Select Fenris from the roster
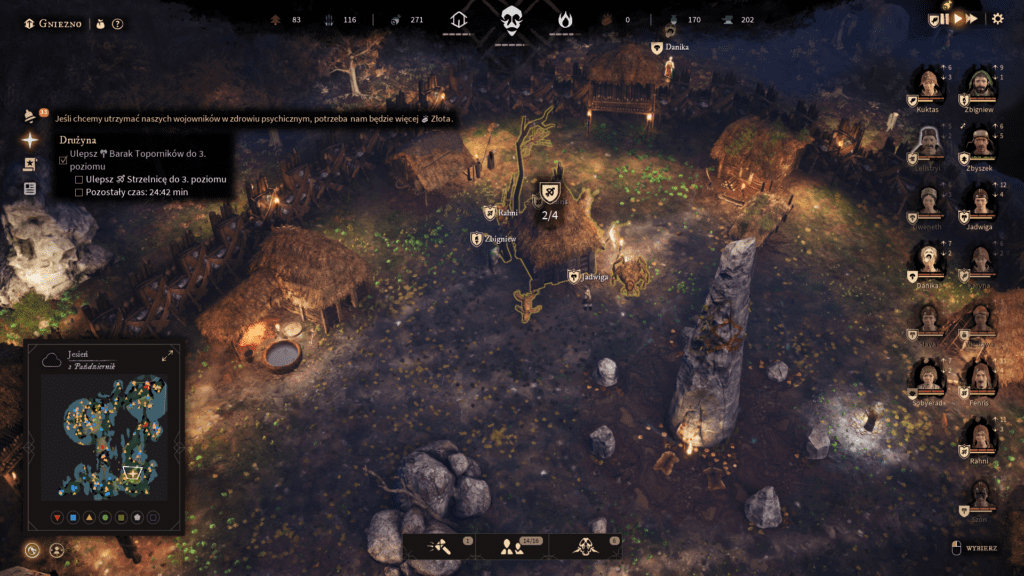Screen dimensions: 1024x576 pos(980,379)
